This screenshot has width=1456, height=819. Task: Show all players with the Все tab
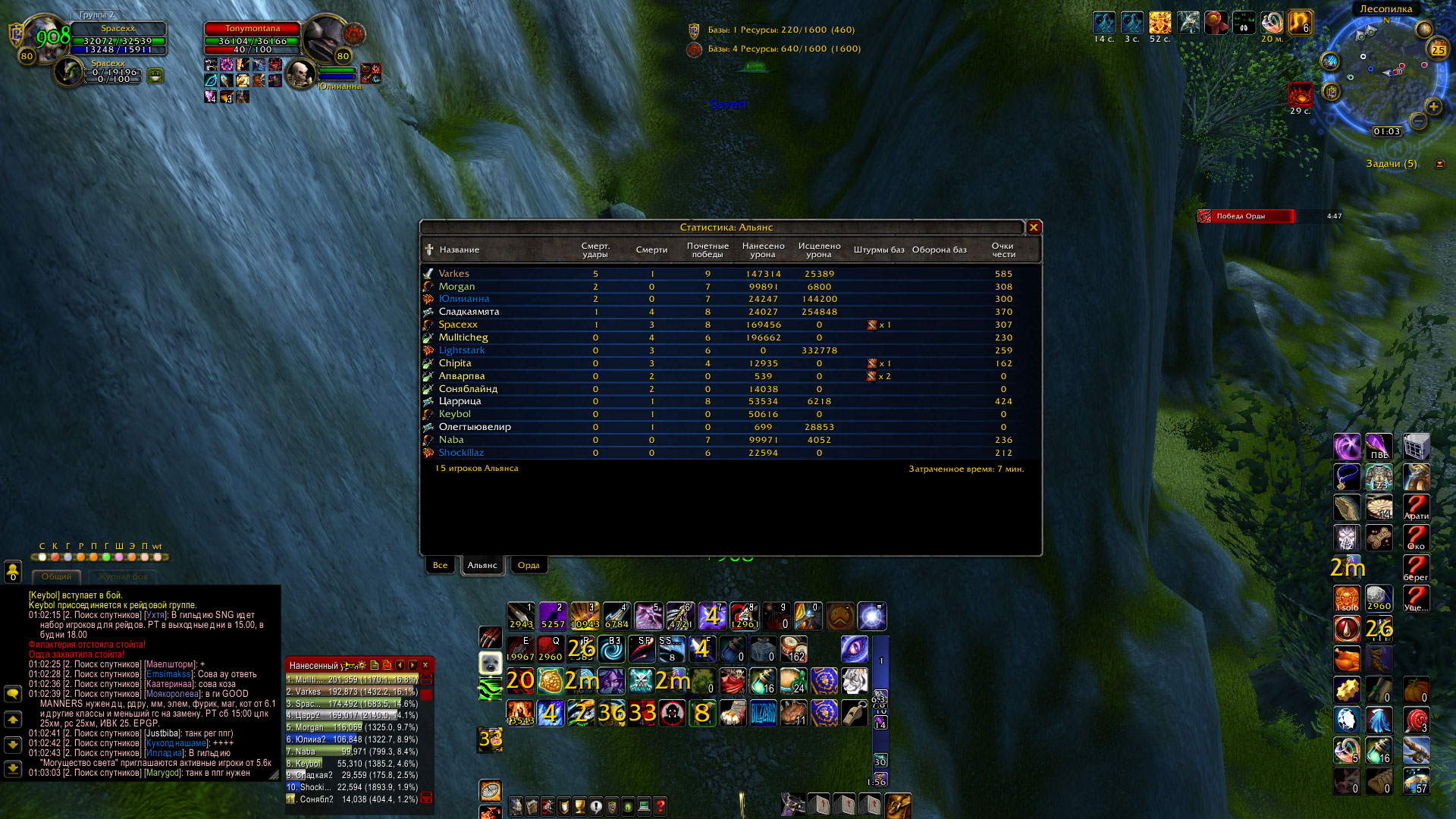(440, 565)
